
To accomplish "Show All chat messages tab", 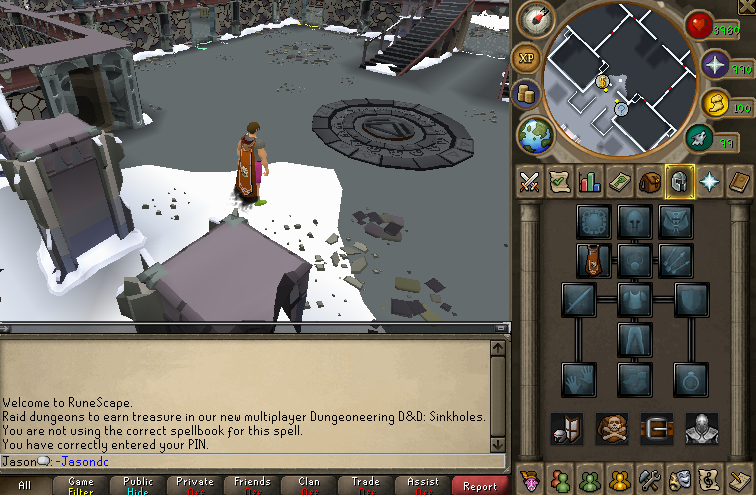I will pyautogui.click(x=24, y=486).
